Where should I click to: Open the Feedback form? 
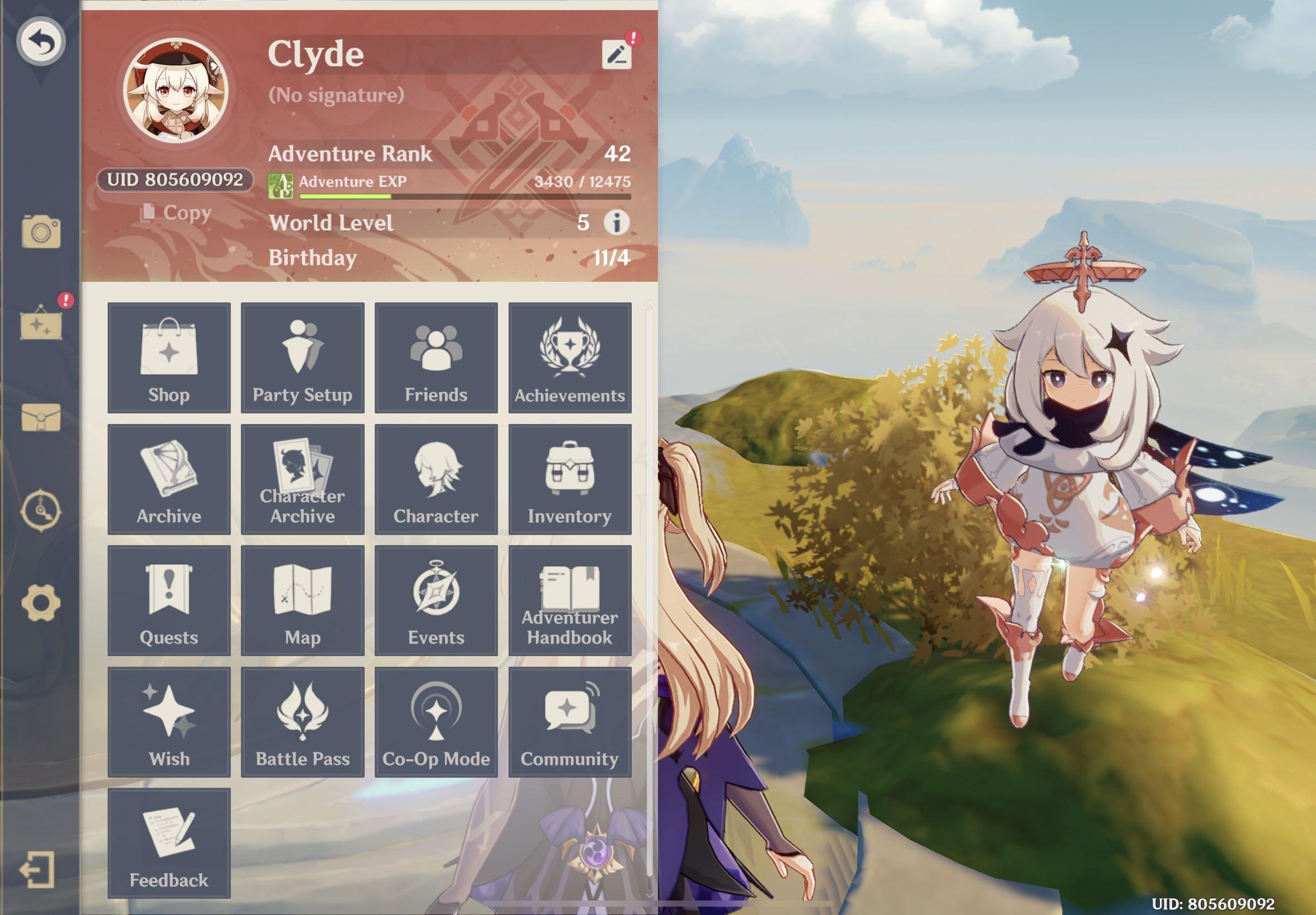pos(169,843)
